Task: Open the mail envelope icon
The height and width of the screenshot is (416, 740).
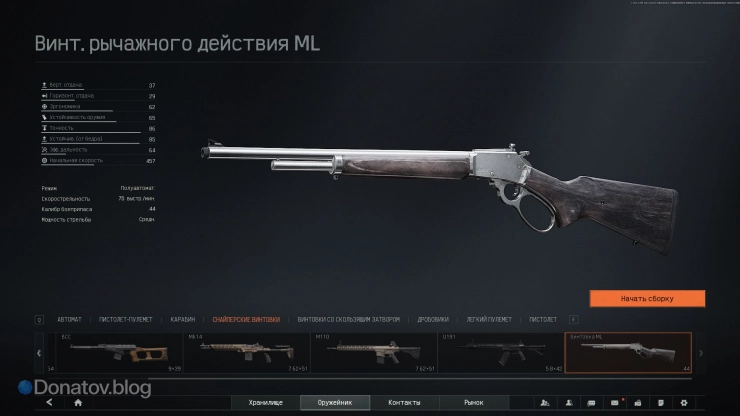Action: point(614,402)
